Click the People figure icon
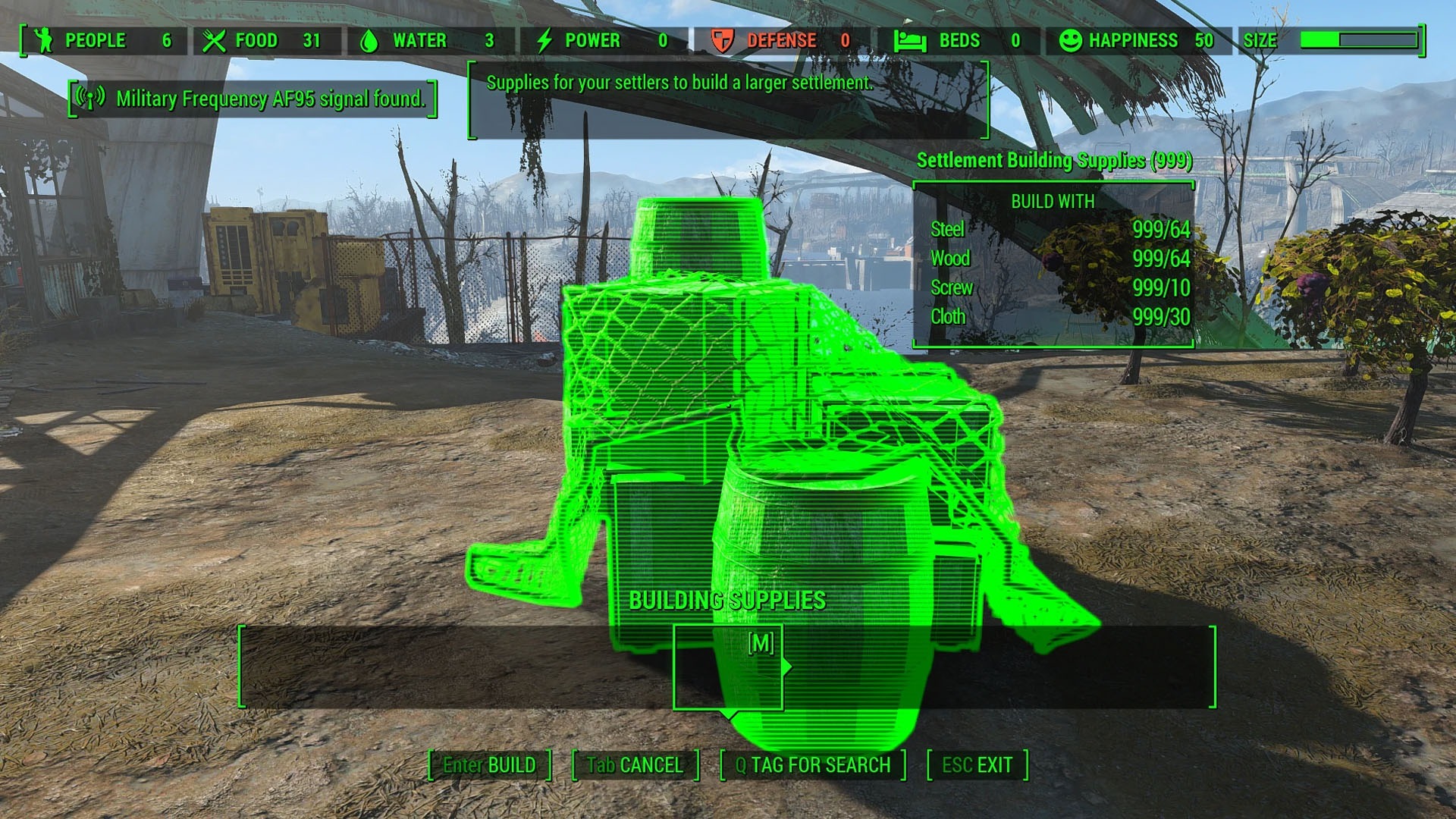The image size is (1456, 819). pos(43,41)
